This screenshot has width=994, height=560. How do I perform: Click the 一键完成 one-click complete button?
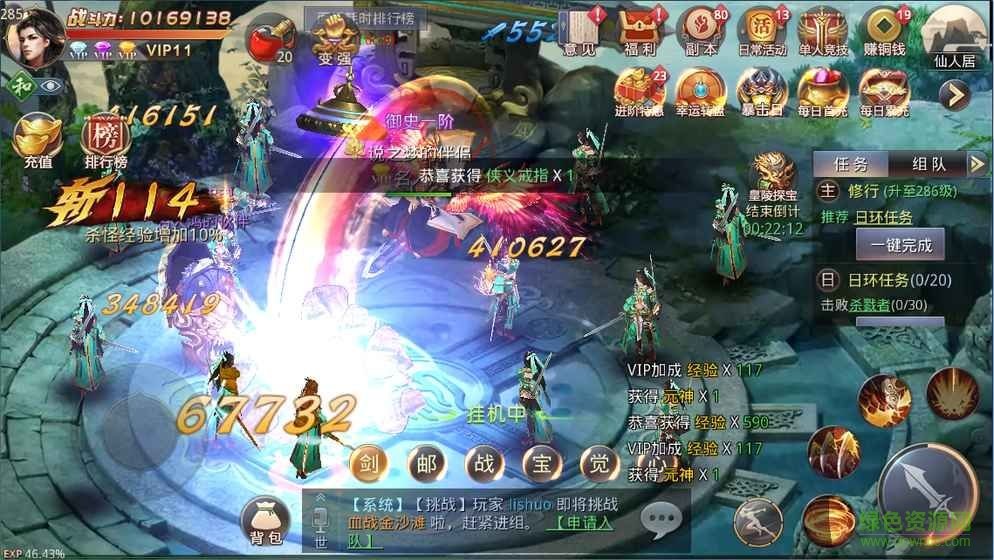(900, 244)
